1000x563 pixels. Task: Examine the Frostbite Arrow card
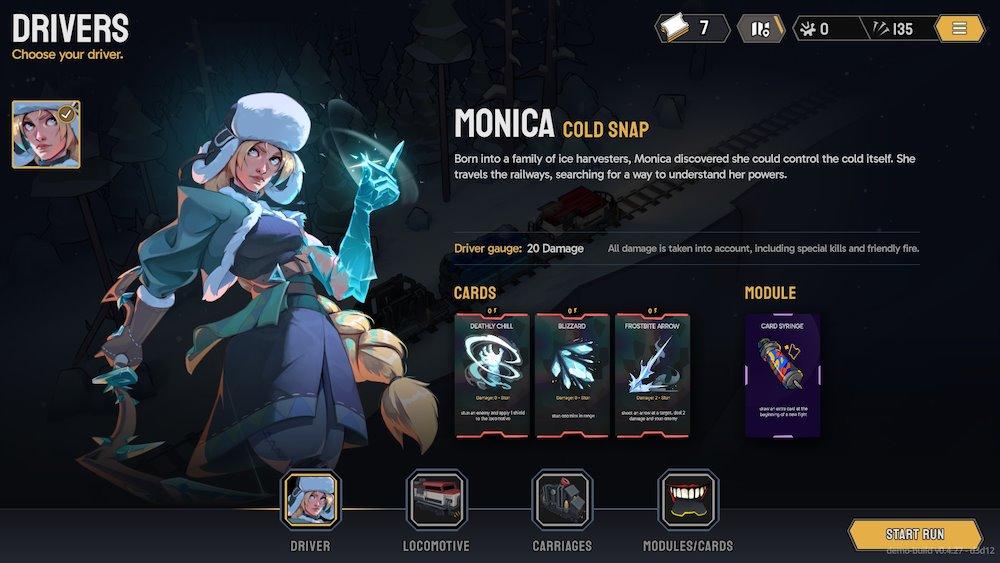pyautogui.click(x=652, y=375)
